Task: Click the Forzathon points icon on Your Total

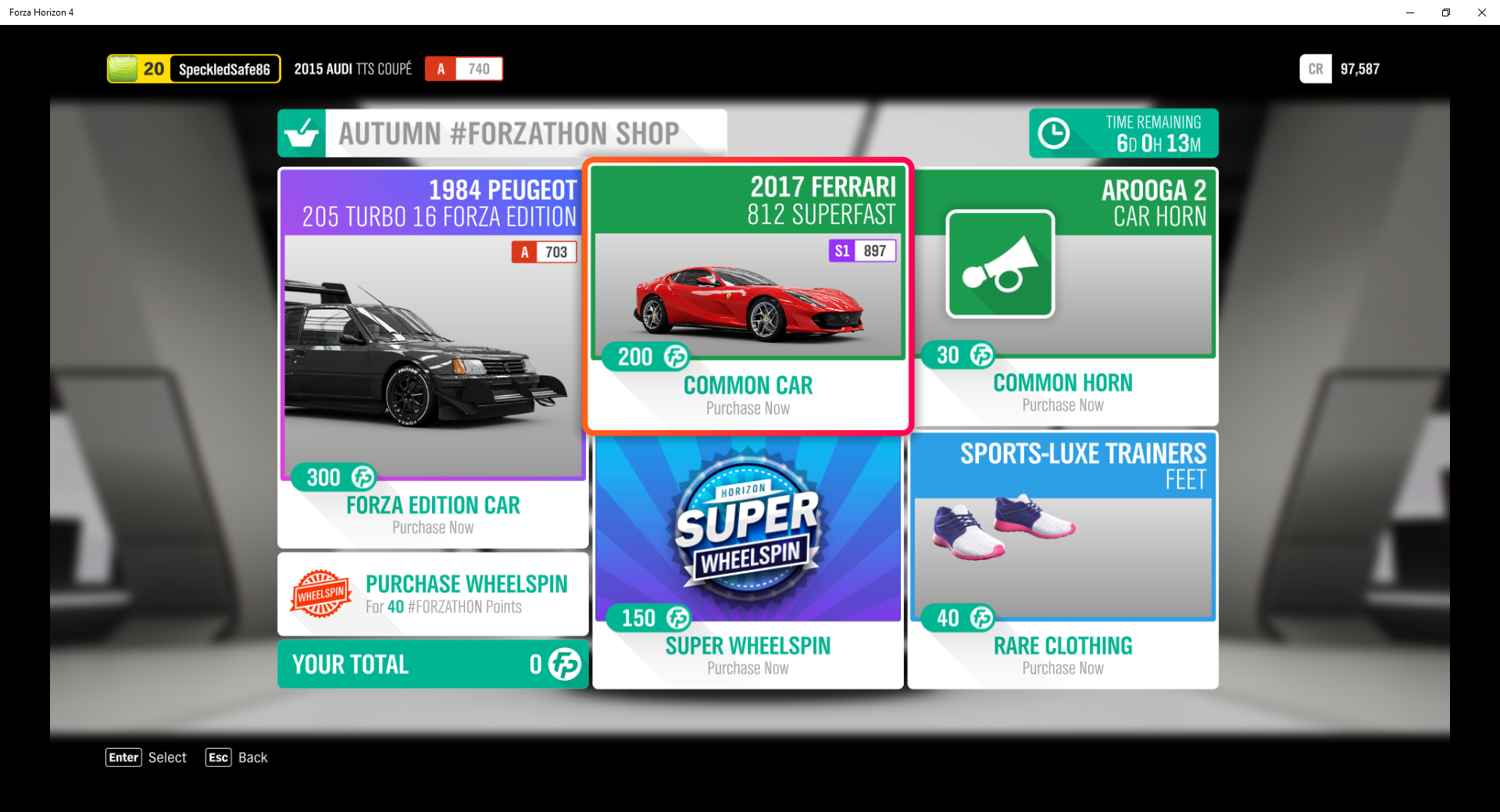Action: click(564, 664)
